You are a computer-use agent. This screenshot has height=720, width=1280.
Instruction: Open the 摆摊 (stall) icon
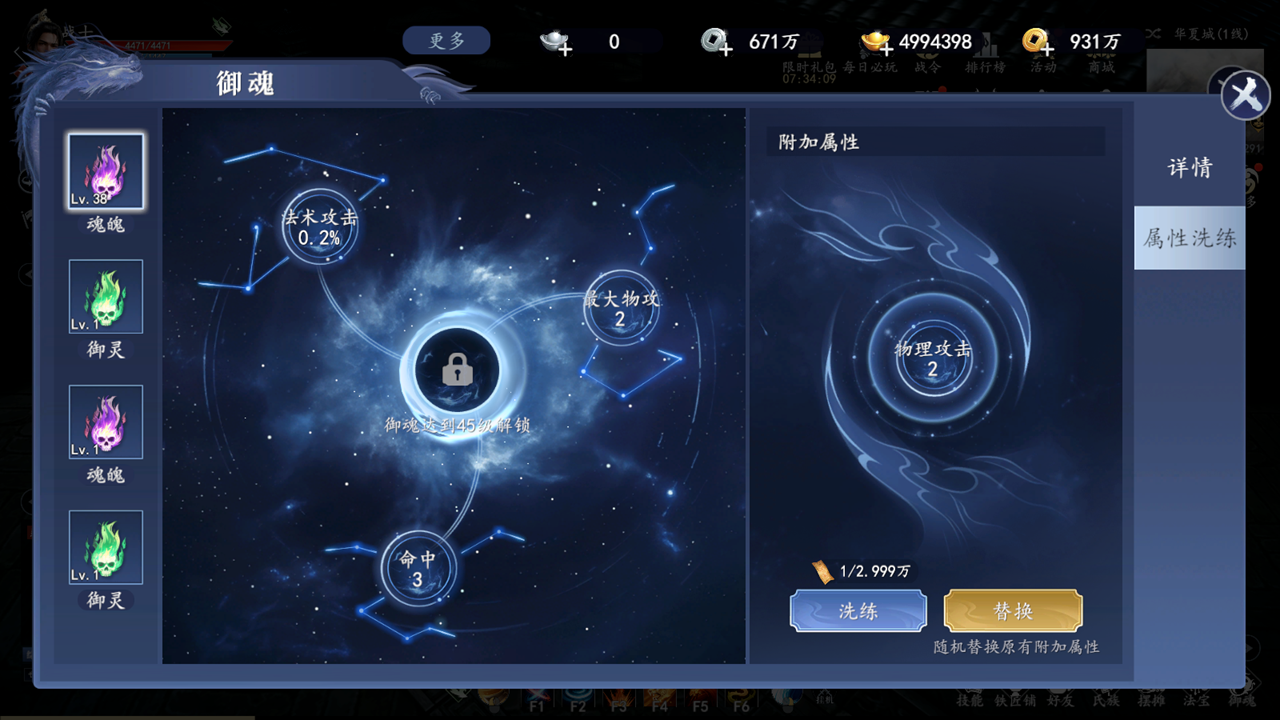[x=1152, y=697]
